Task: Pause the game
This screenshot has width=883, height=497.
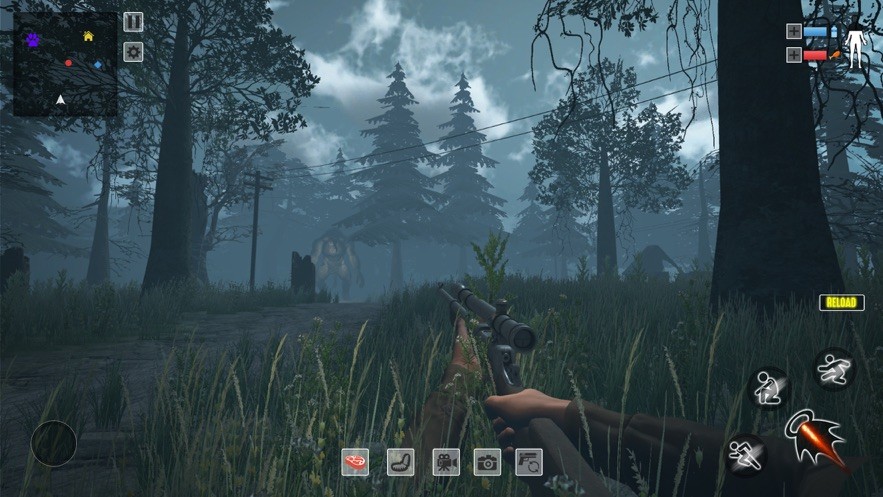Action: (133, 22)
